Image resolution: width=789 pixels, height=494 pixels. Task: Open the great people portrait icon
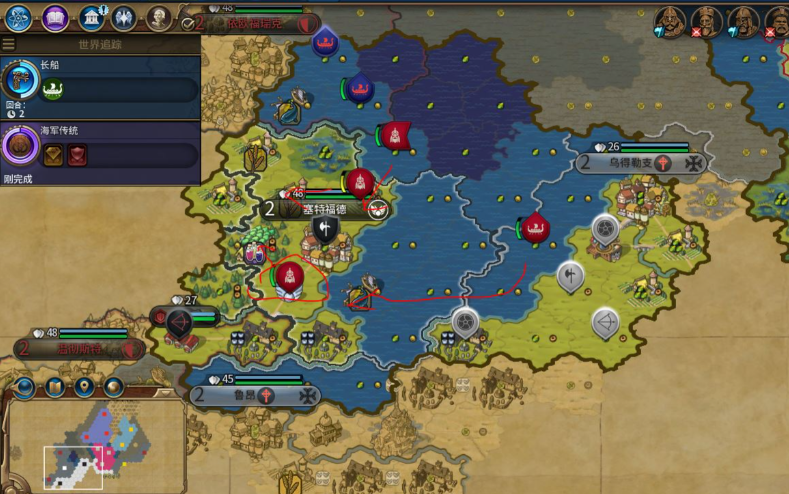click(159, 17)
